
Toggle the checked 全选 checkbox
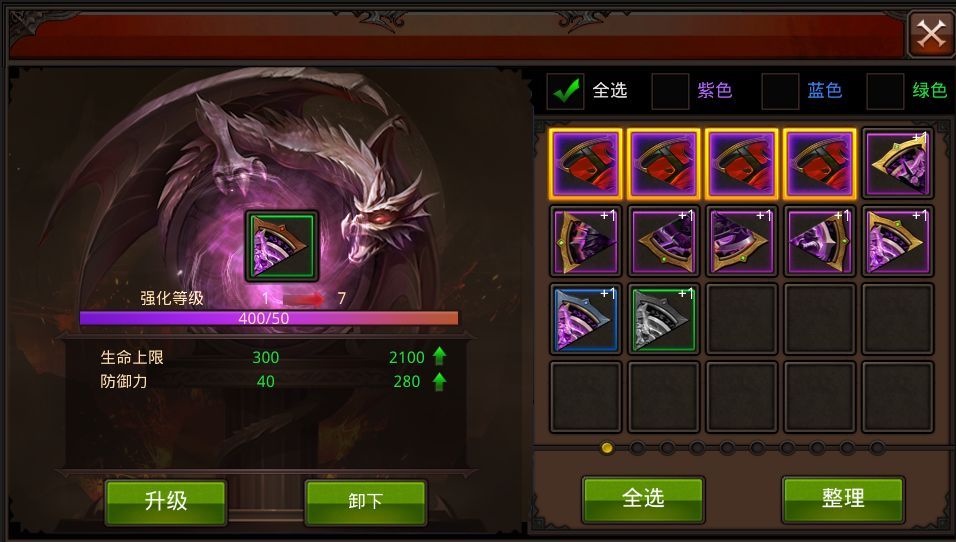(x=566, y=91)
